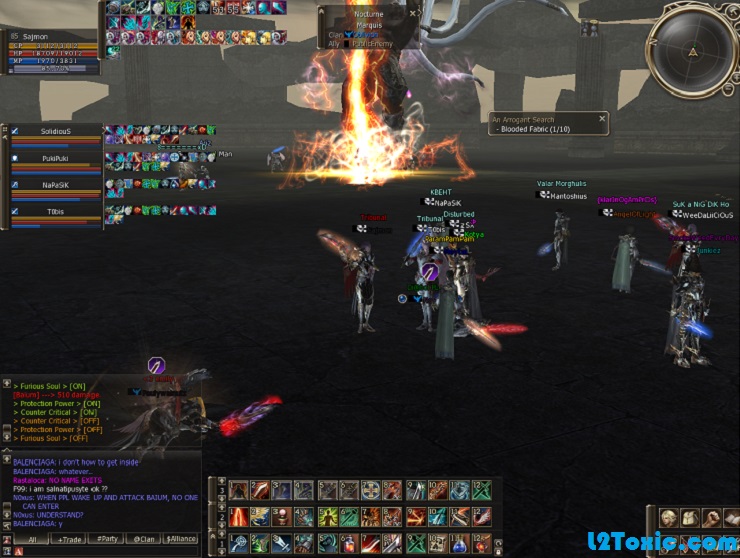Show the $Alliance chat tab
The width and height of the screenshot is (740, 558).
pos(181,539)
